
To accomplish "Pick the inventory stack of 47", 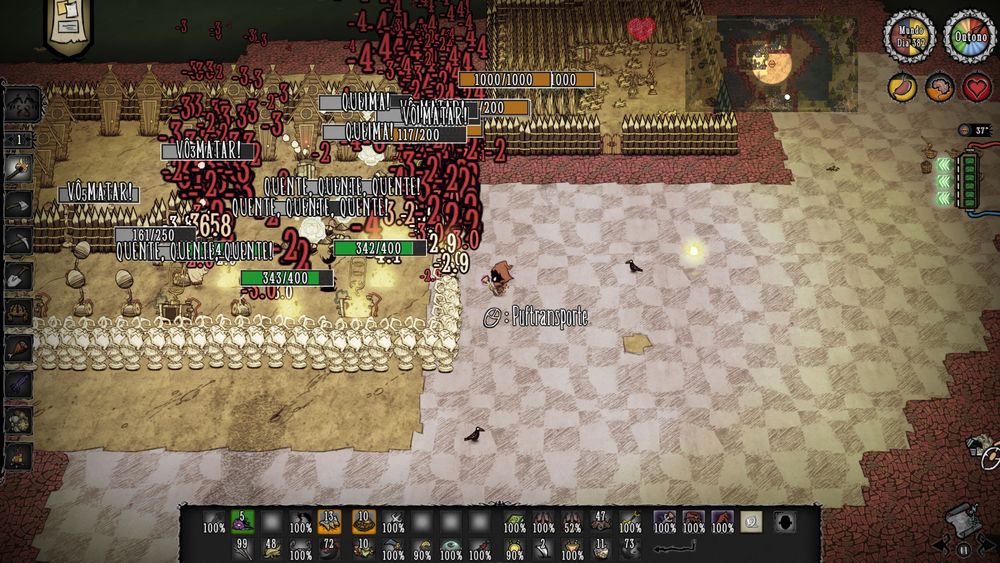I will pyautogui.click(x=601, y=521).
